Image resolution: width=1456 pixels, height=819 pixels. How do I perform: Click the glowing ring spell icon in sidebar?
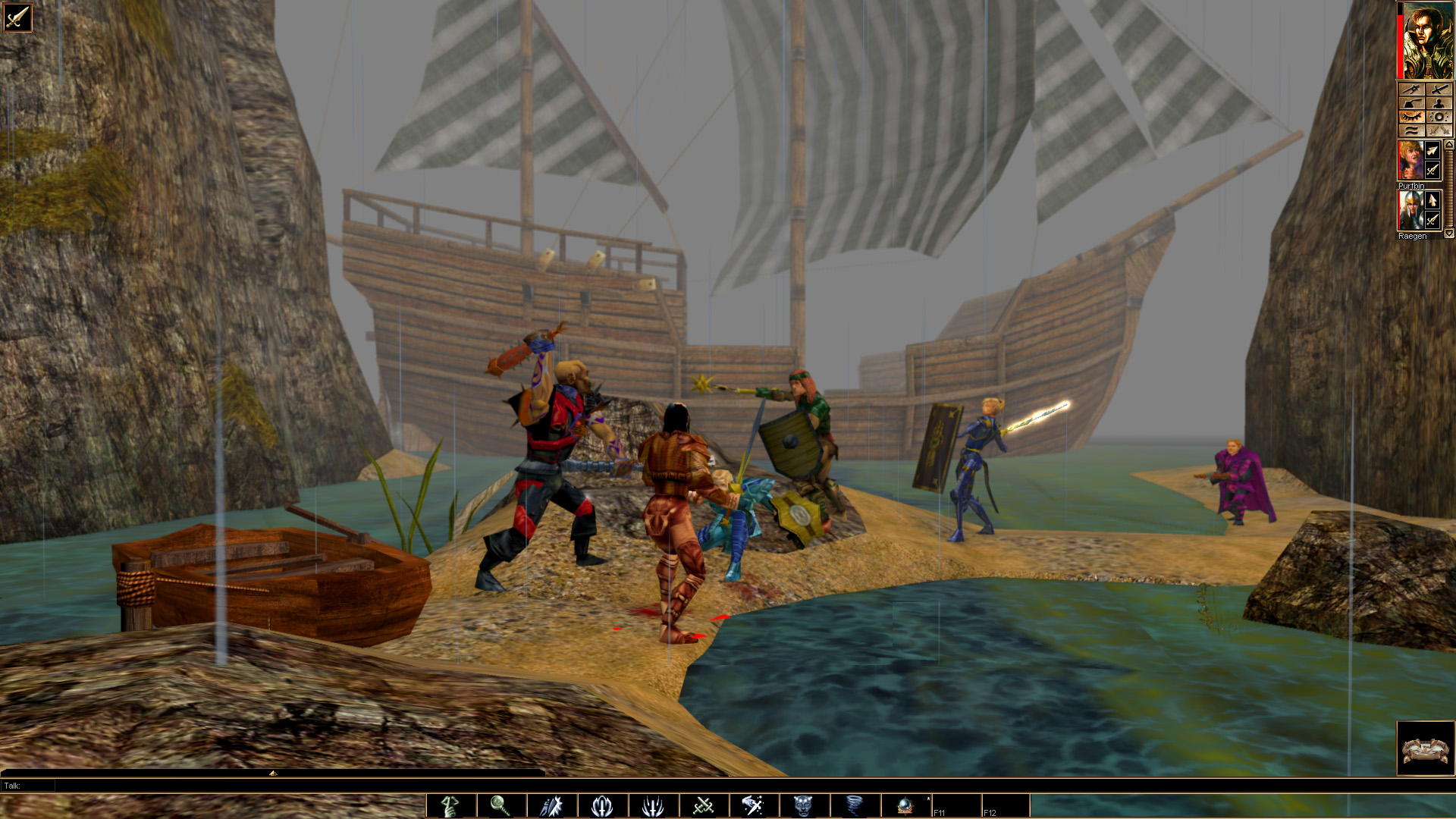tap(1440, 117)
